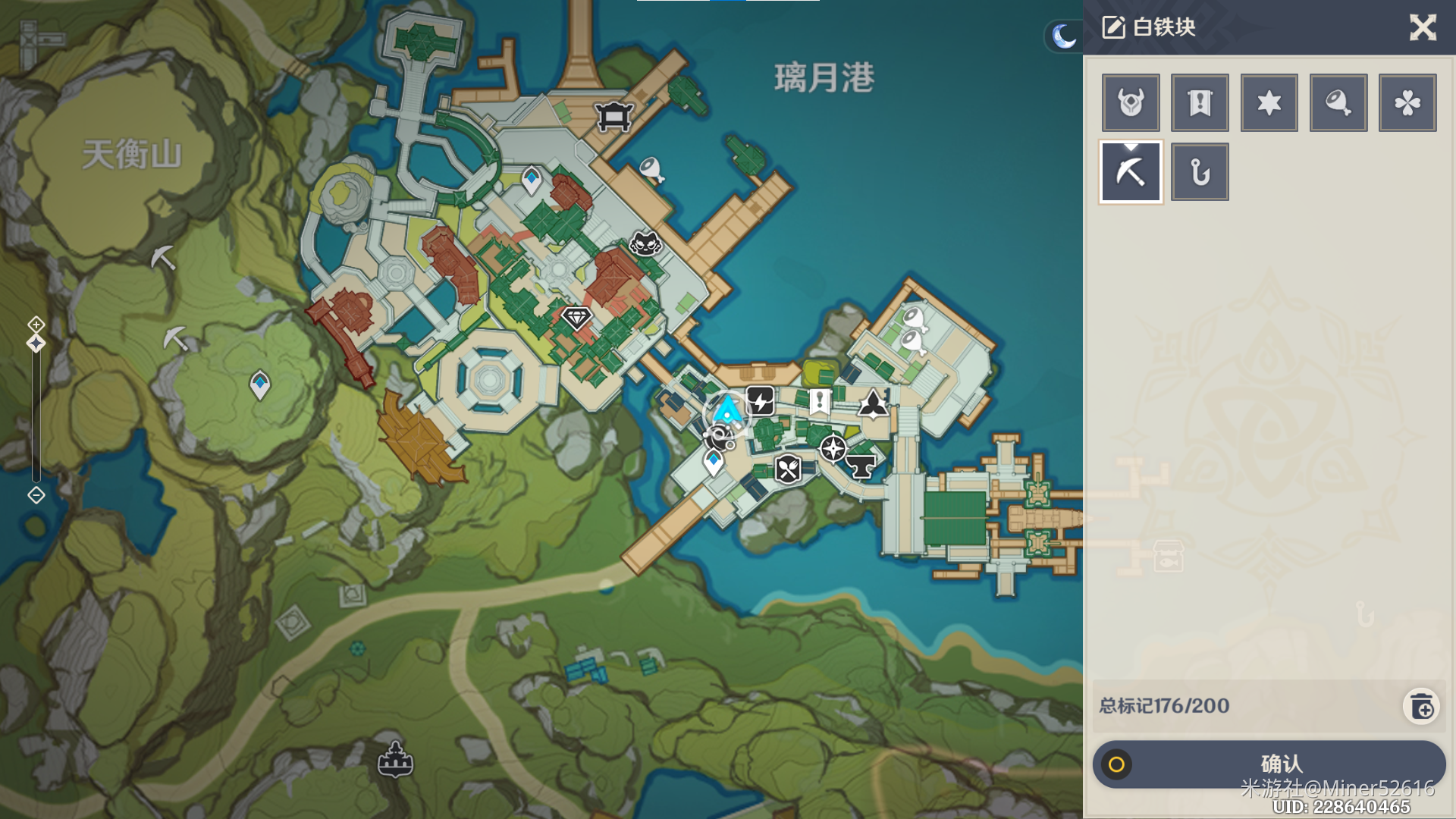Click the Adventurers' Guild compass marker

tap(833, 448)
